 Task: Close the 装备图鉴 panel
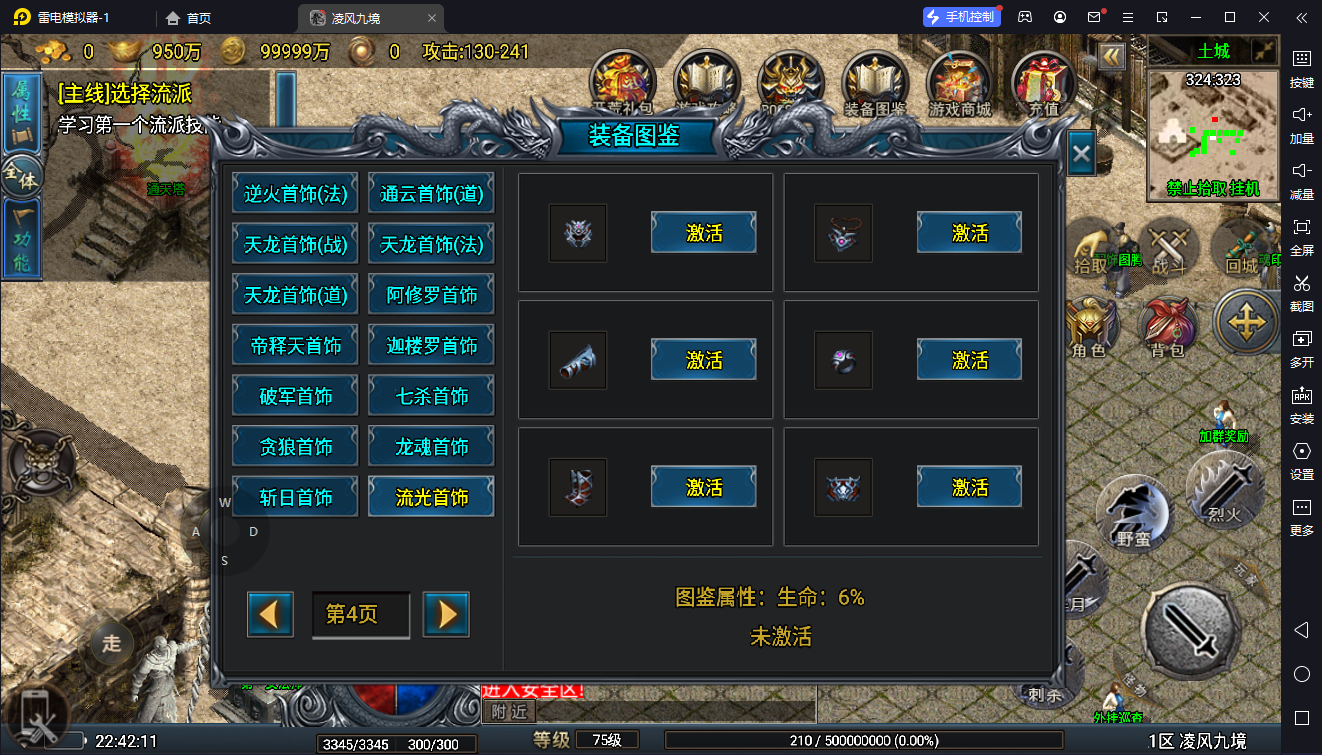[x=1080, y=154]
